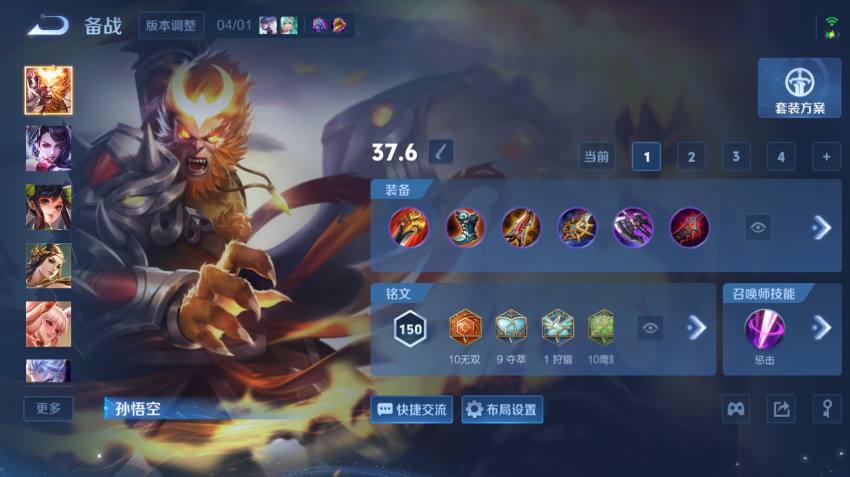Click the gamepad controller icon

736,408
